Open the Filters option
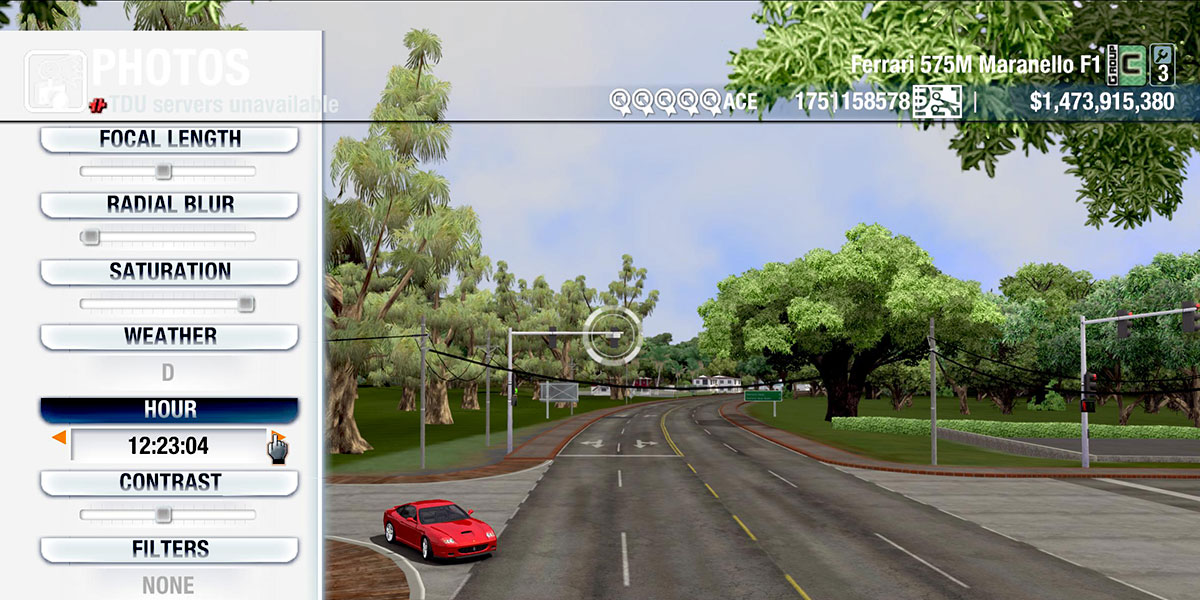The image size is (1200, 600). click(169, 549)
